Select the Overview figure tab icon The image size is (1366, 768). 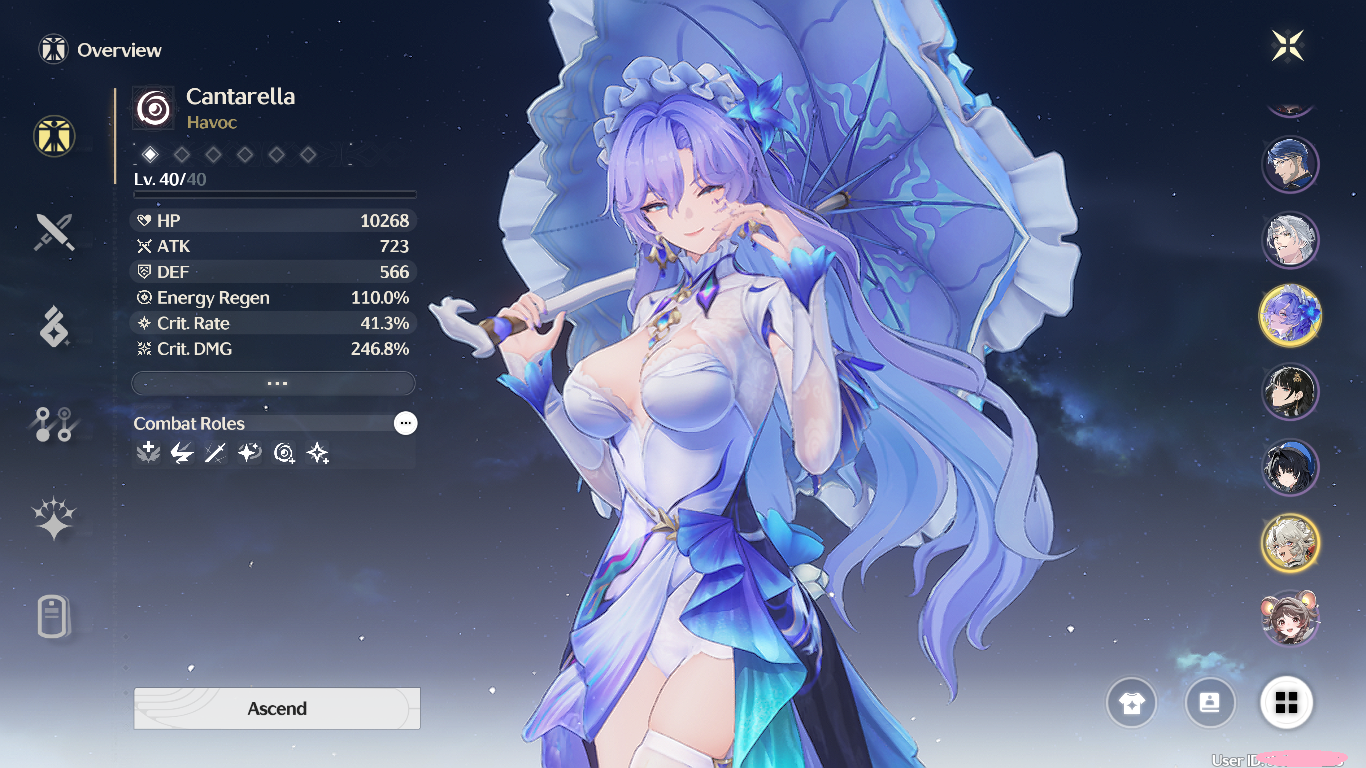pyautogui.click(x=54, y=135)
